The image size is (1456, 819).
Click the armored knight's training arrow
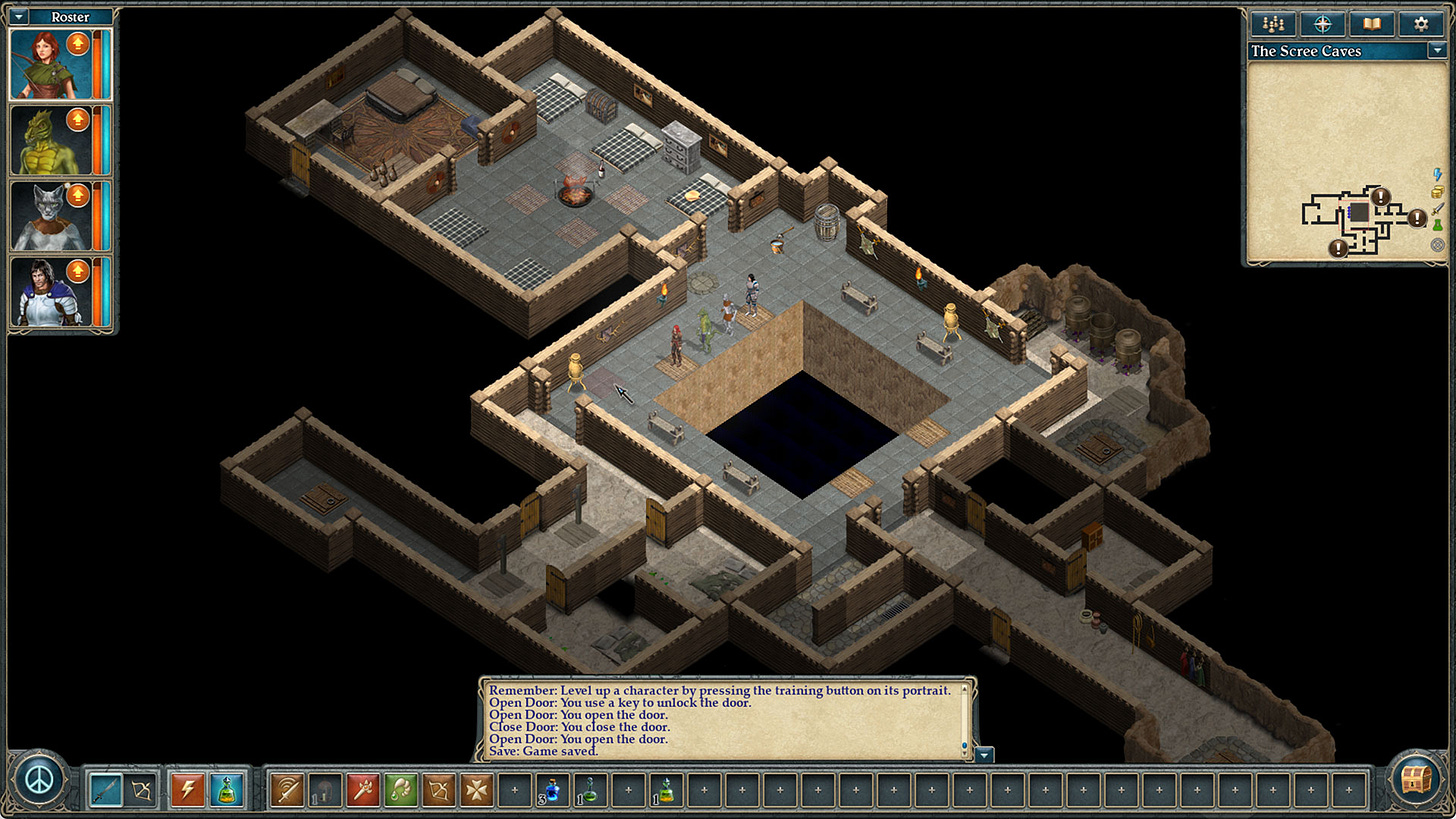[78, 271]
